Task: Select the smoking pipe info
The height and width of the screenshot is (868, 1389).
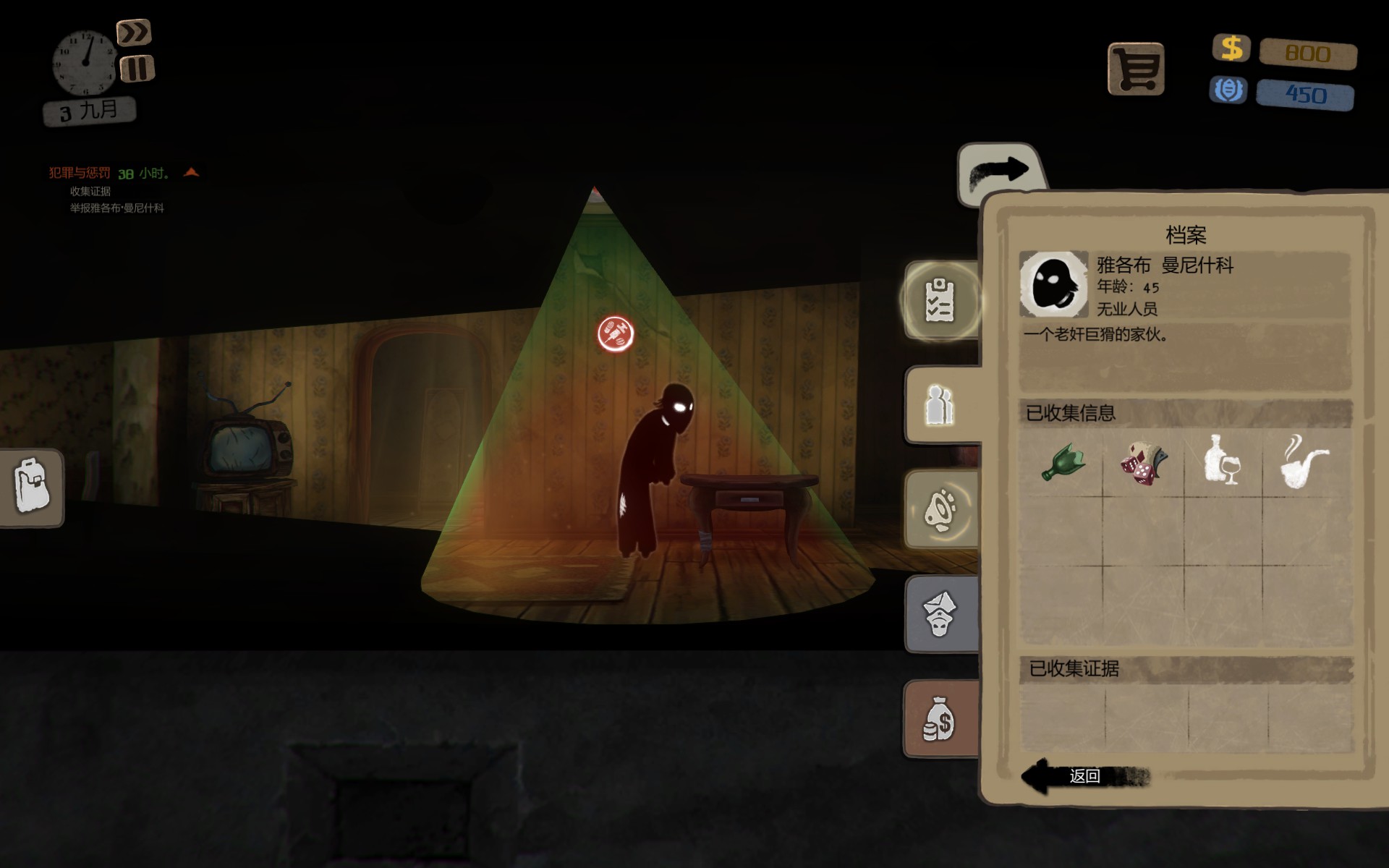Action: click(1304, 461)
